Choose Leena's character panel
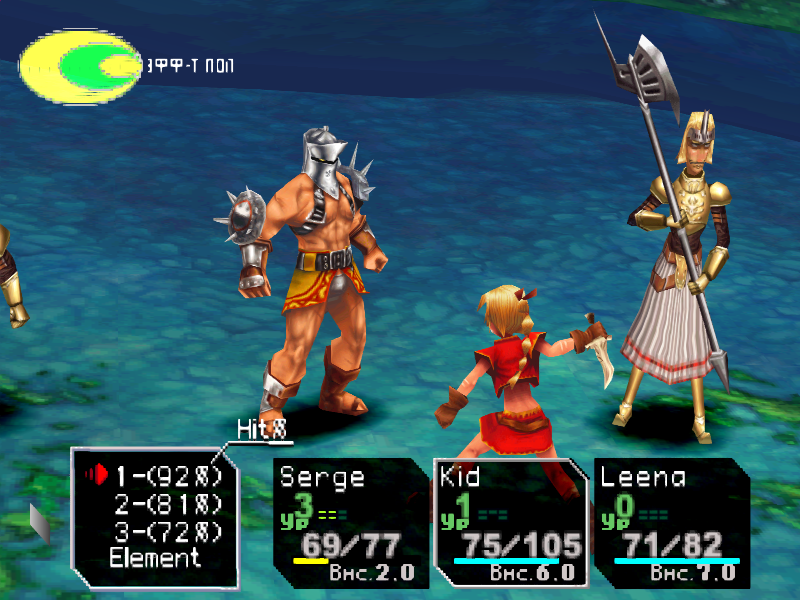The height and width of the screenshot is (600, 800). [x=670, y=522]
